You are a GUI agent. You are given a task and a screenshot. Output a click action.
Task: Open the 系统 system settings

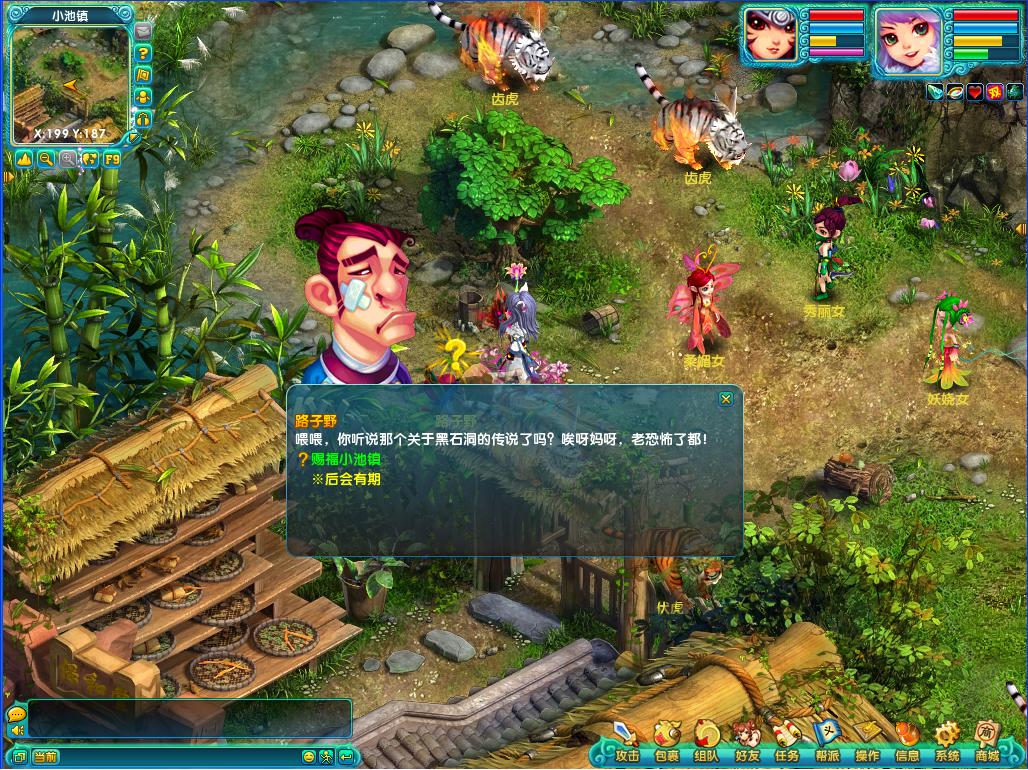click(x=946, y=742)
